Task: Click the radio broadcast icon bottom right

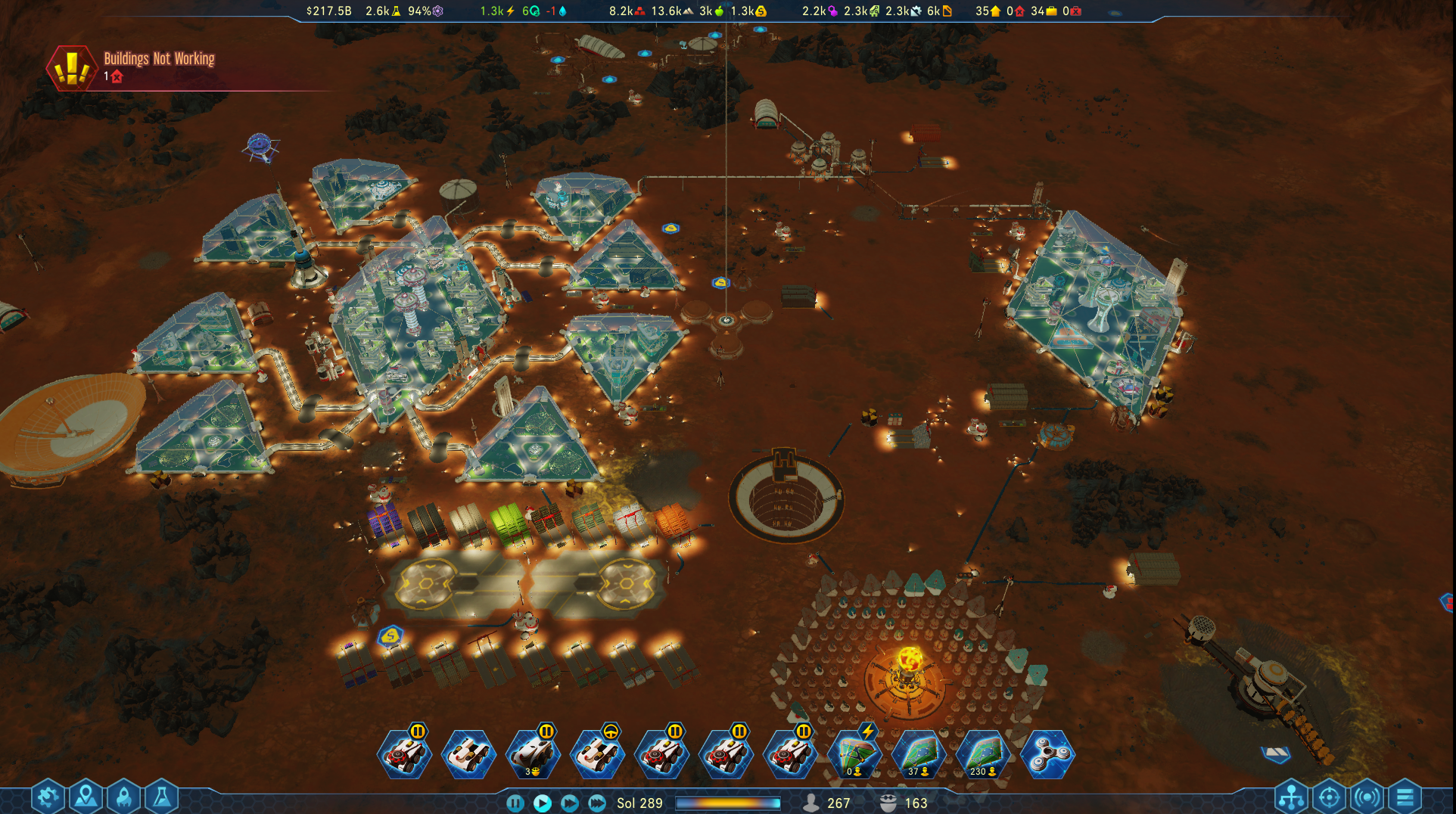Action: 1364,796
